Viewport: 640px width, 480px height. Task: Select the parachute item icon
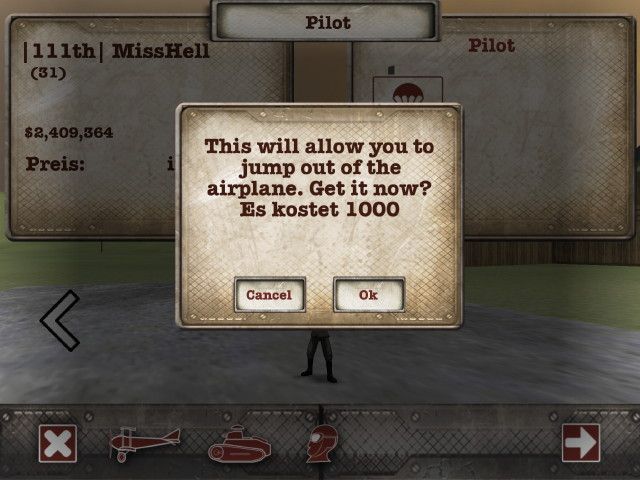[x=394, y=92]
